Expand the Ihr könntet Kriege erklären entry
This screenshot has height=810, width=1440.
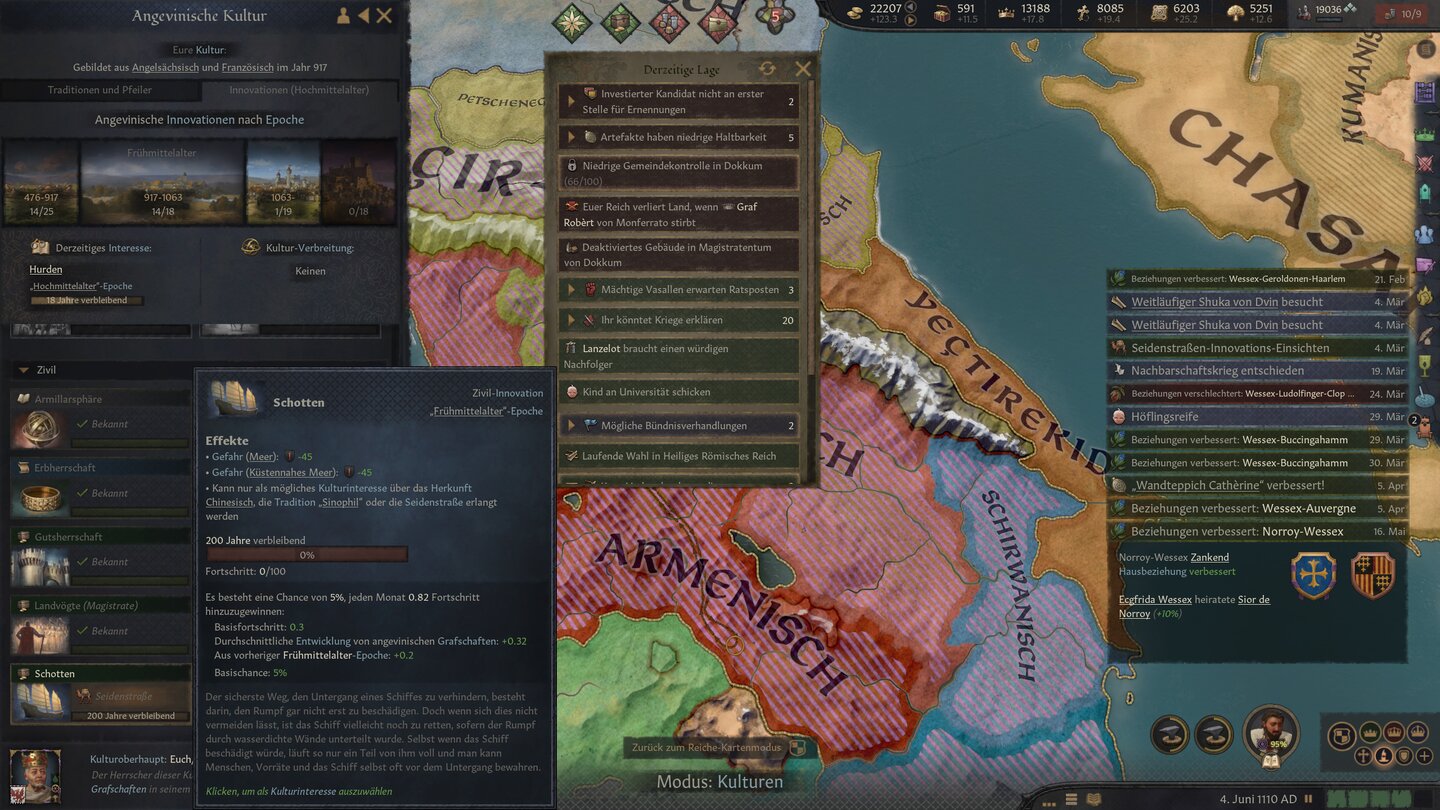(x=572, y=319)
